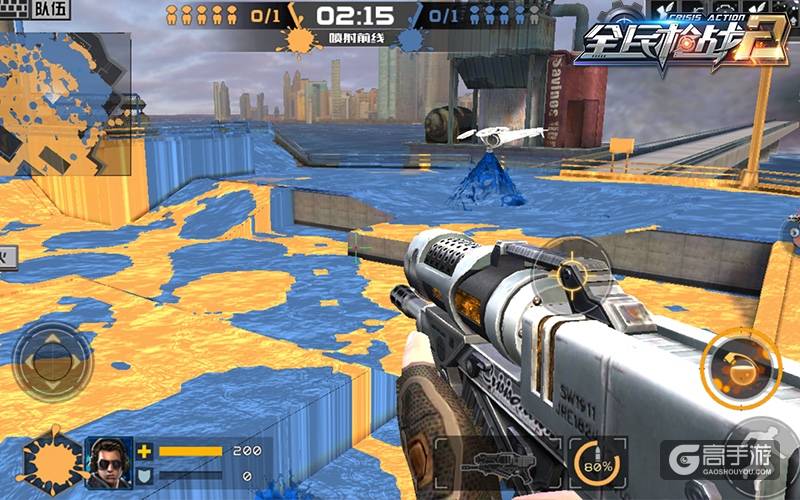Image resolution: width=800 pixels, height=500 pixels.
Task: Tap the crosshair aim button
Action: [x=571, y=273]
